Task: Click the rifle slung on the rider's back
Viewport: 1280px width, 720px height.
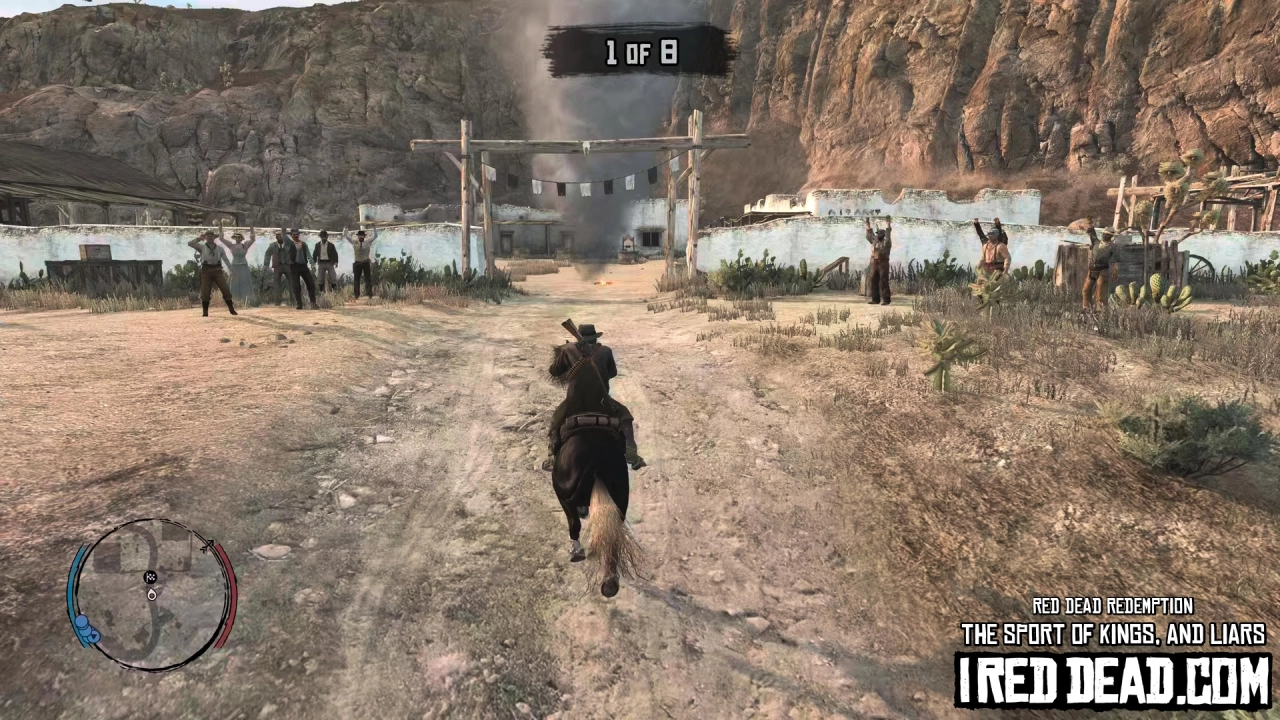Action: point(574,335)
